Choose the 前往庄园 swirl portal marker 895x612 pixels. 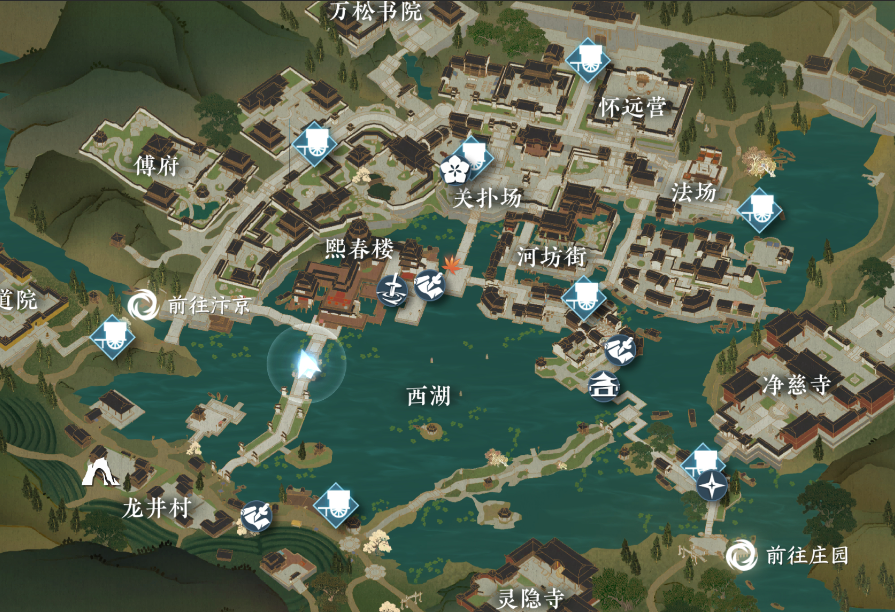pos(742,554)
